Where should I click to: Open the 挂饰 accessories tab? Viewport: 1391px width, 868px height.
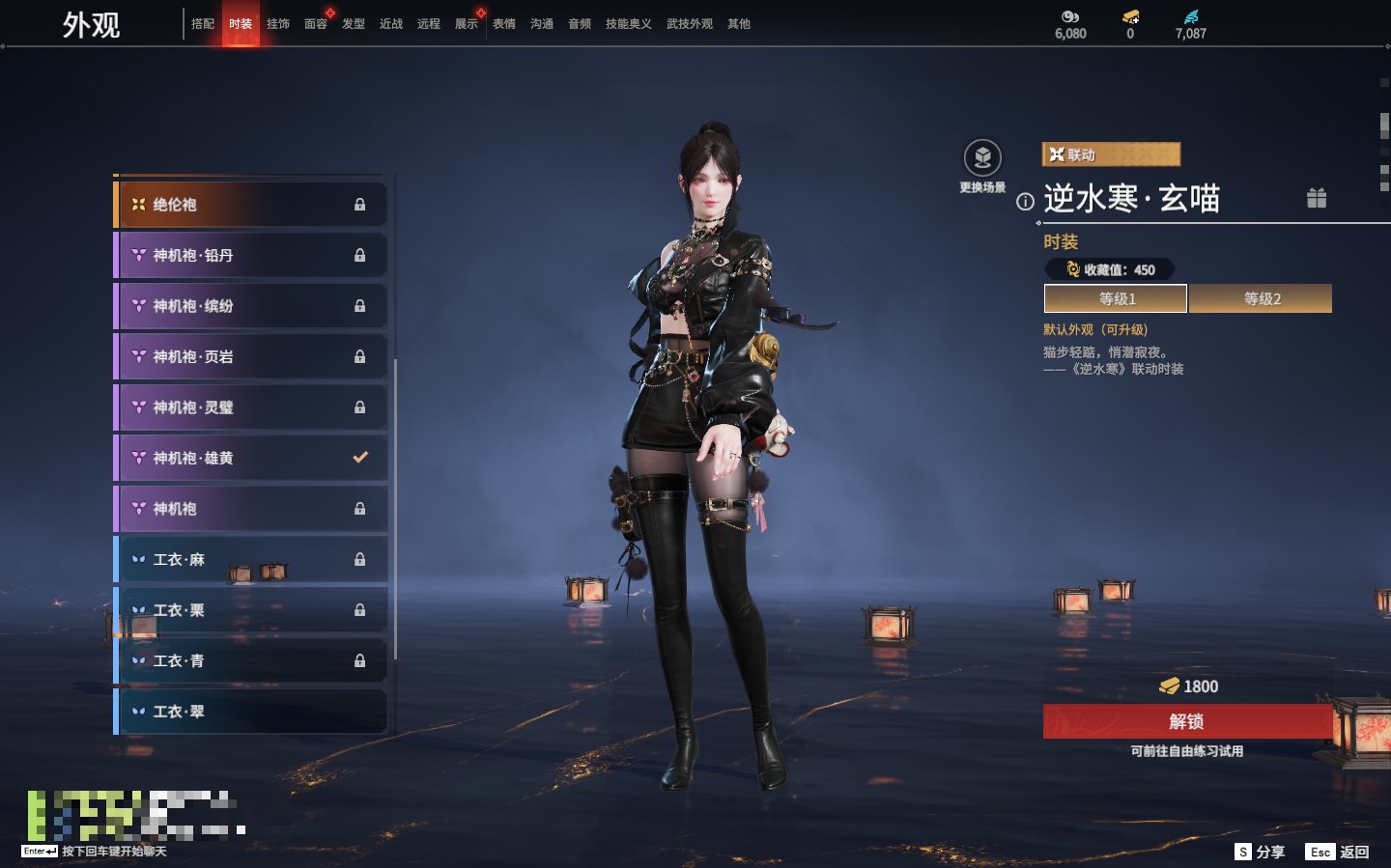click(x=278, y=24)
